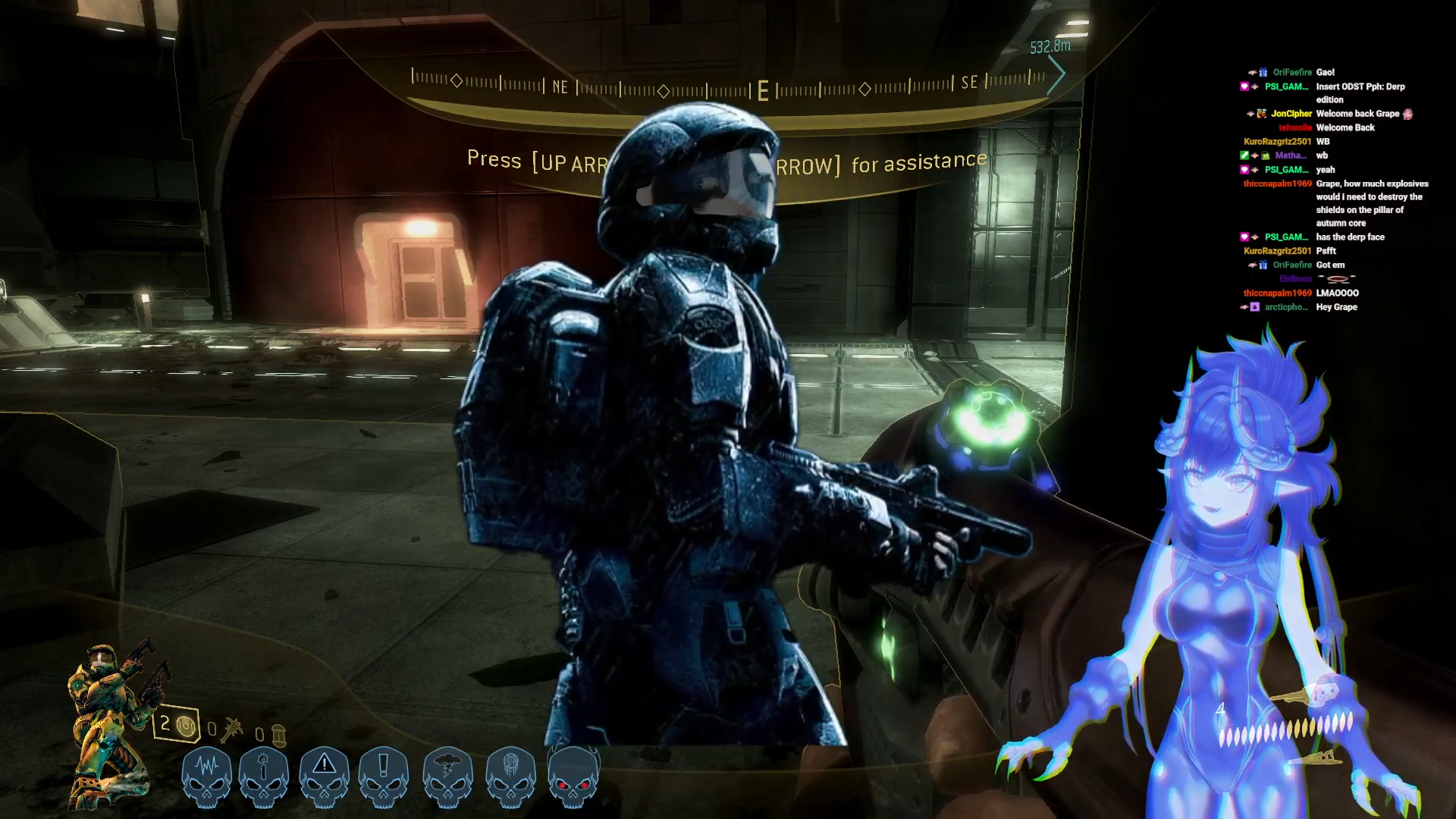Click the waypoint arrow beside the compass
Screen dimensions: 1456x819
tap(1056, 74)
